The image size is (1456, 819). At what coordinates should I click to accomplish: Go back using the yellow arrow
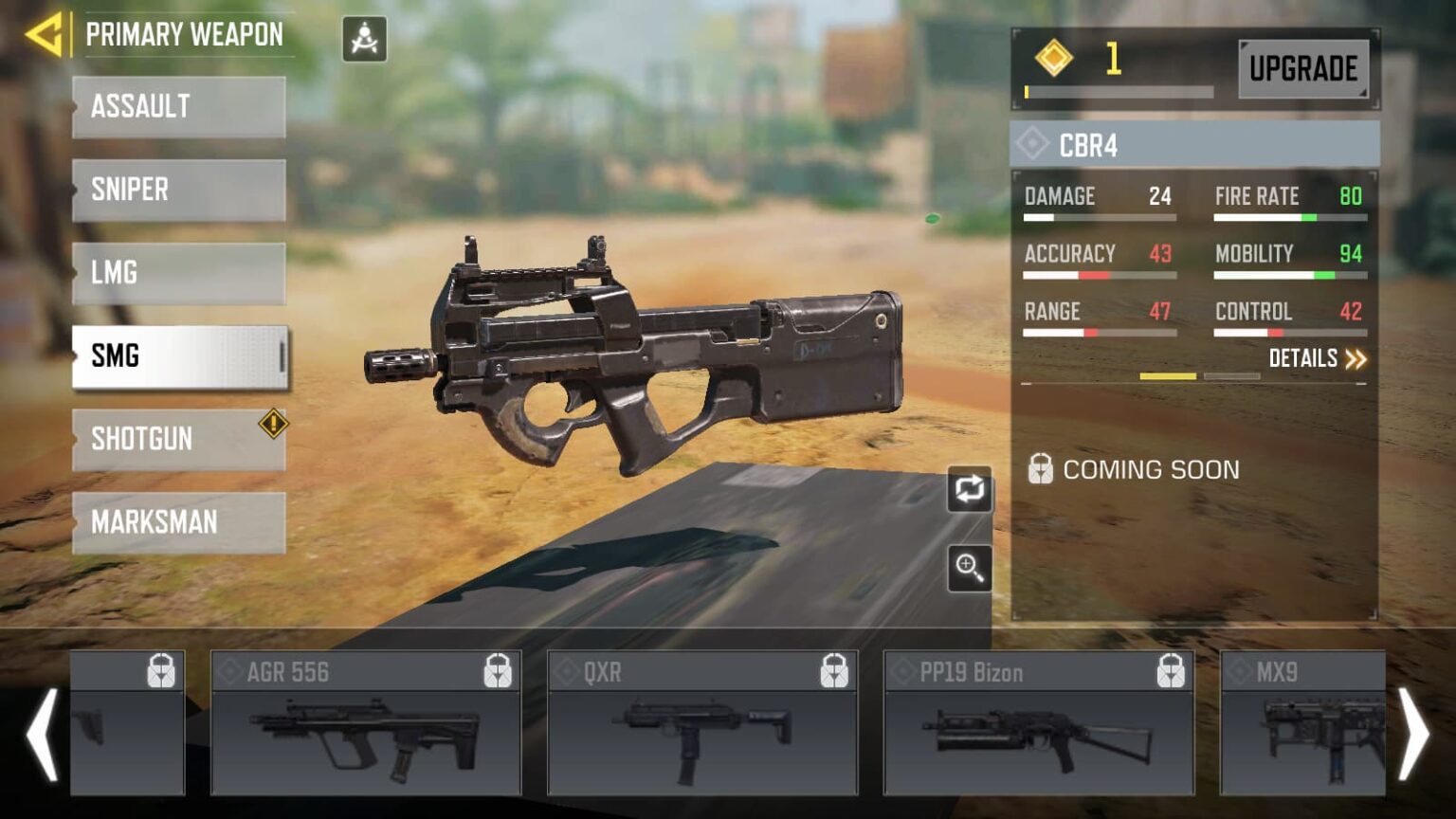click(x=44, y=35)
